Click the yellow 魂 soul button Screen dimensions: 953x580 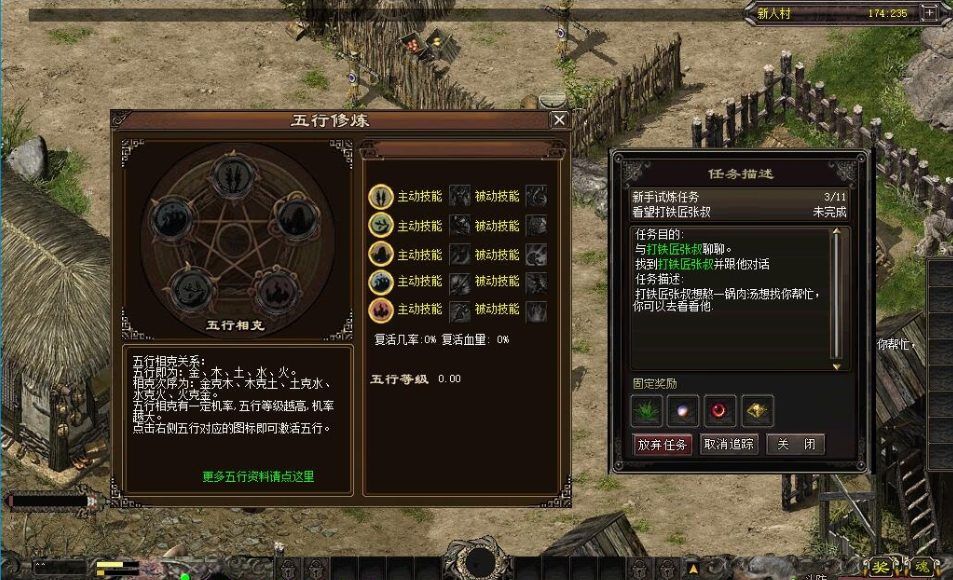pos(921,567)
